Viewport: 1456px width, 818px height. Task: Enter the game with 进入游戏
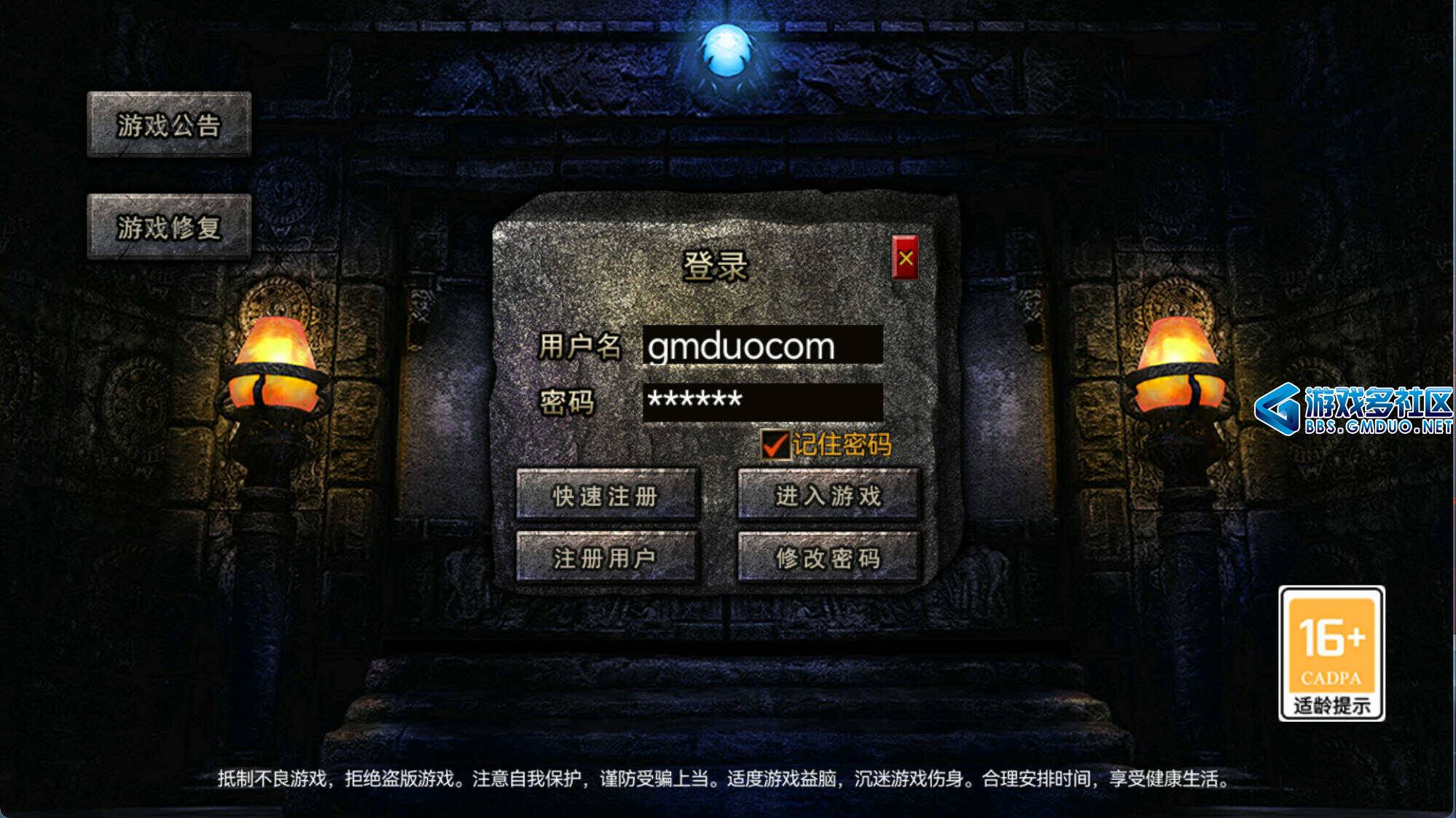coord(828,496)
